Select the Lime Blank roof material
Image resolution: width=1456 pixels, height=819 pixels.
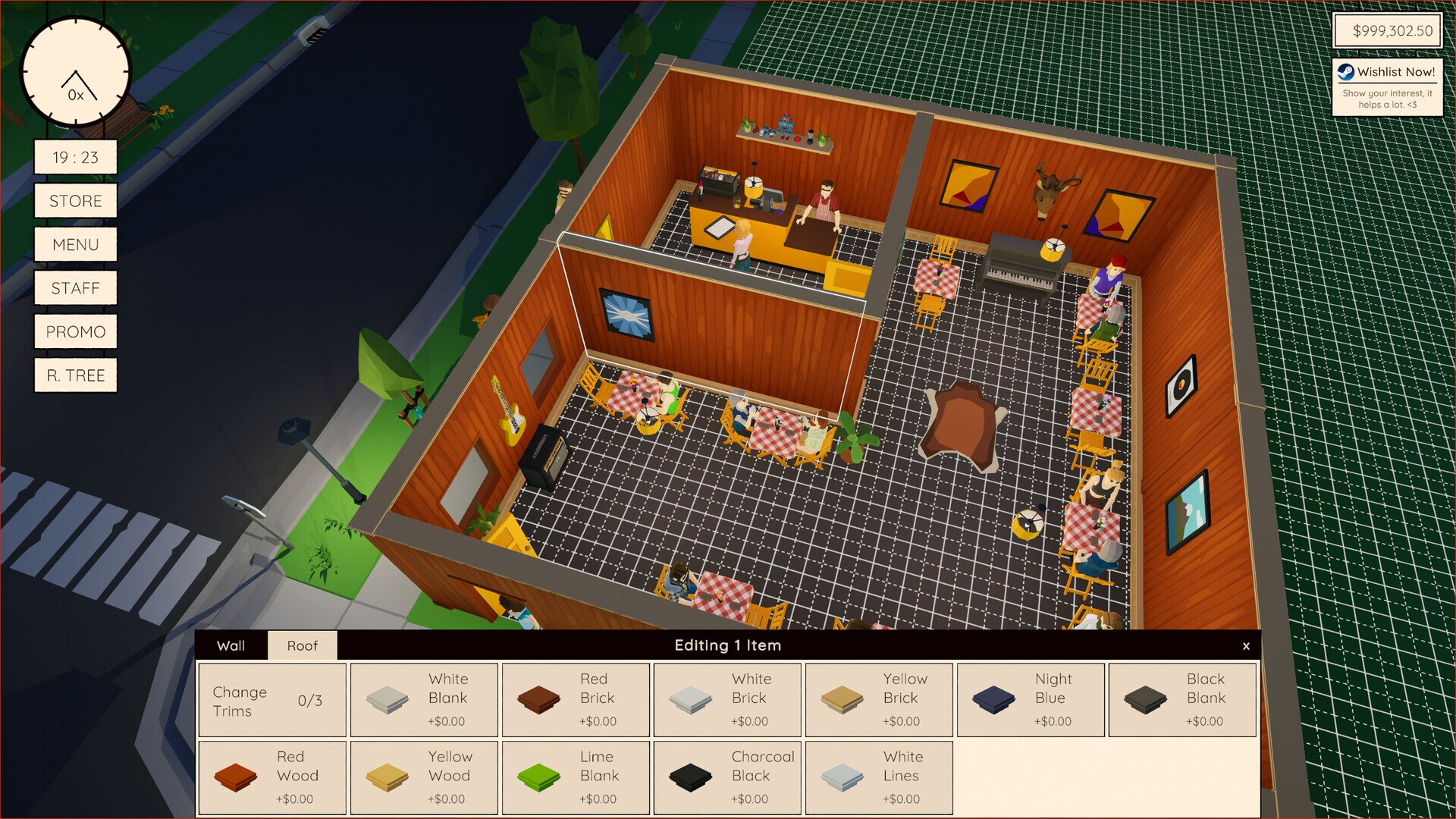pos(575,777)
